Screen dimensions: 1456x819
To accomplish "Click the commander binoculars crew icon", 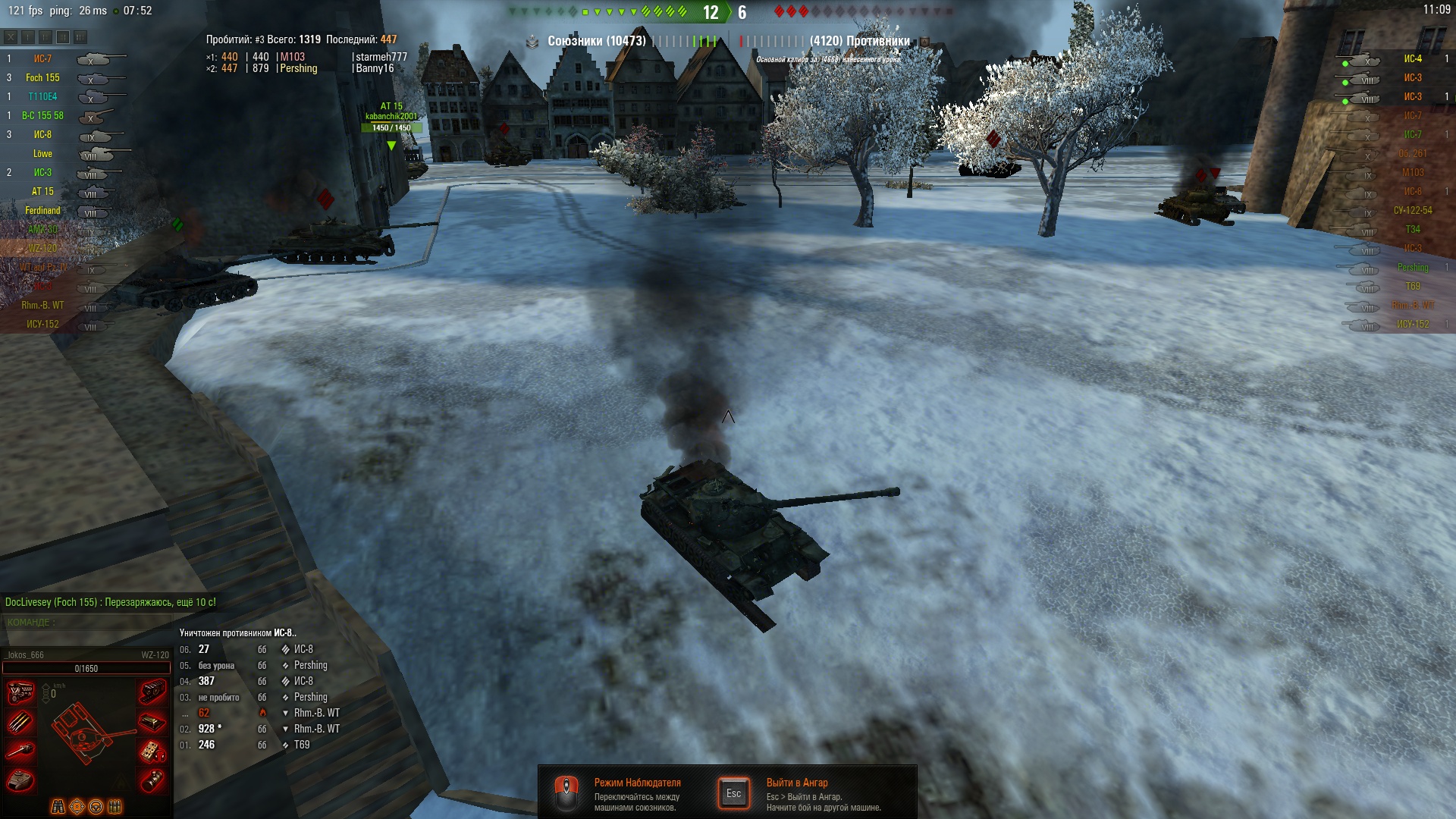I will 58,807.
